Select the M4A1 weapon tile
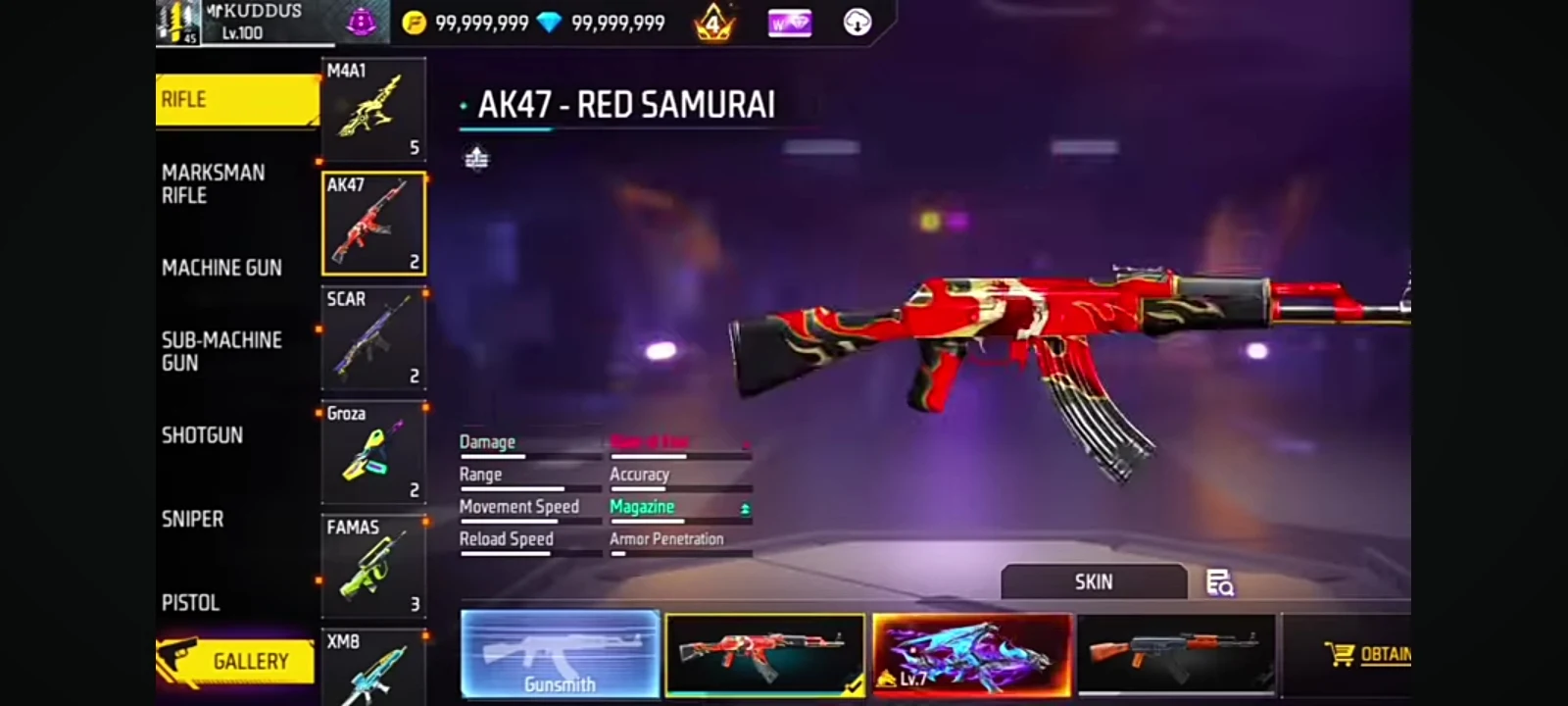 pyautogui.click(x=373, y=108)
